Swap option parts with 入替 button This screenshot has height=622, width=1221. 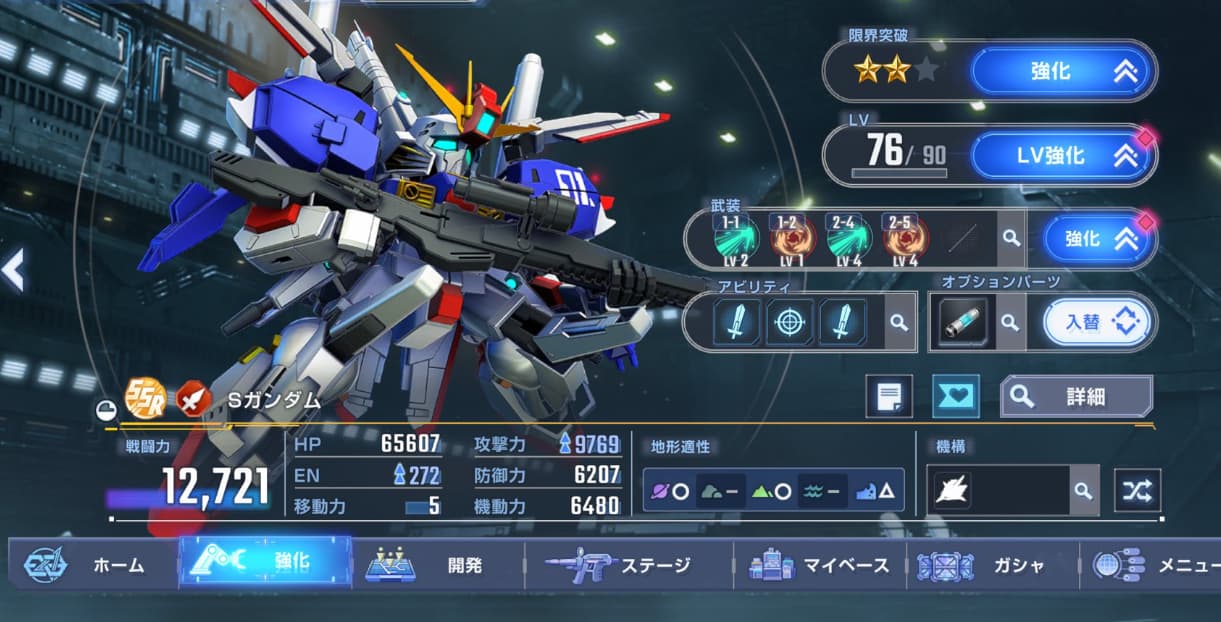1096,322
